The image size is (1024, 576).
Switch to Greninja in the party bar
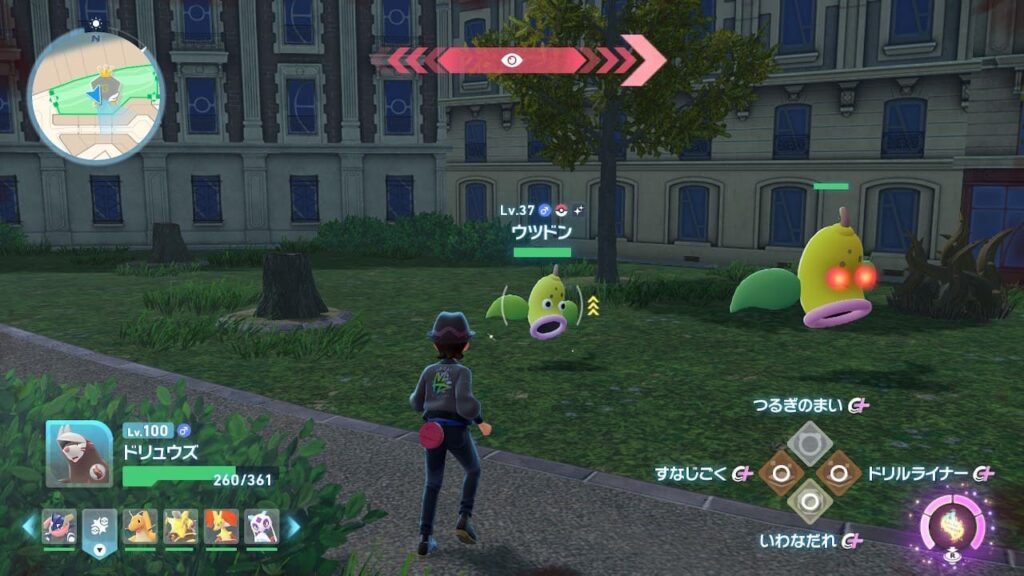pos(59,526)
